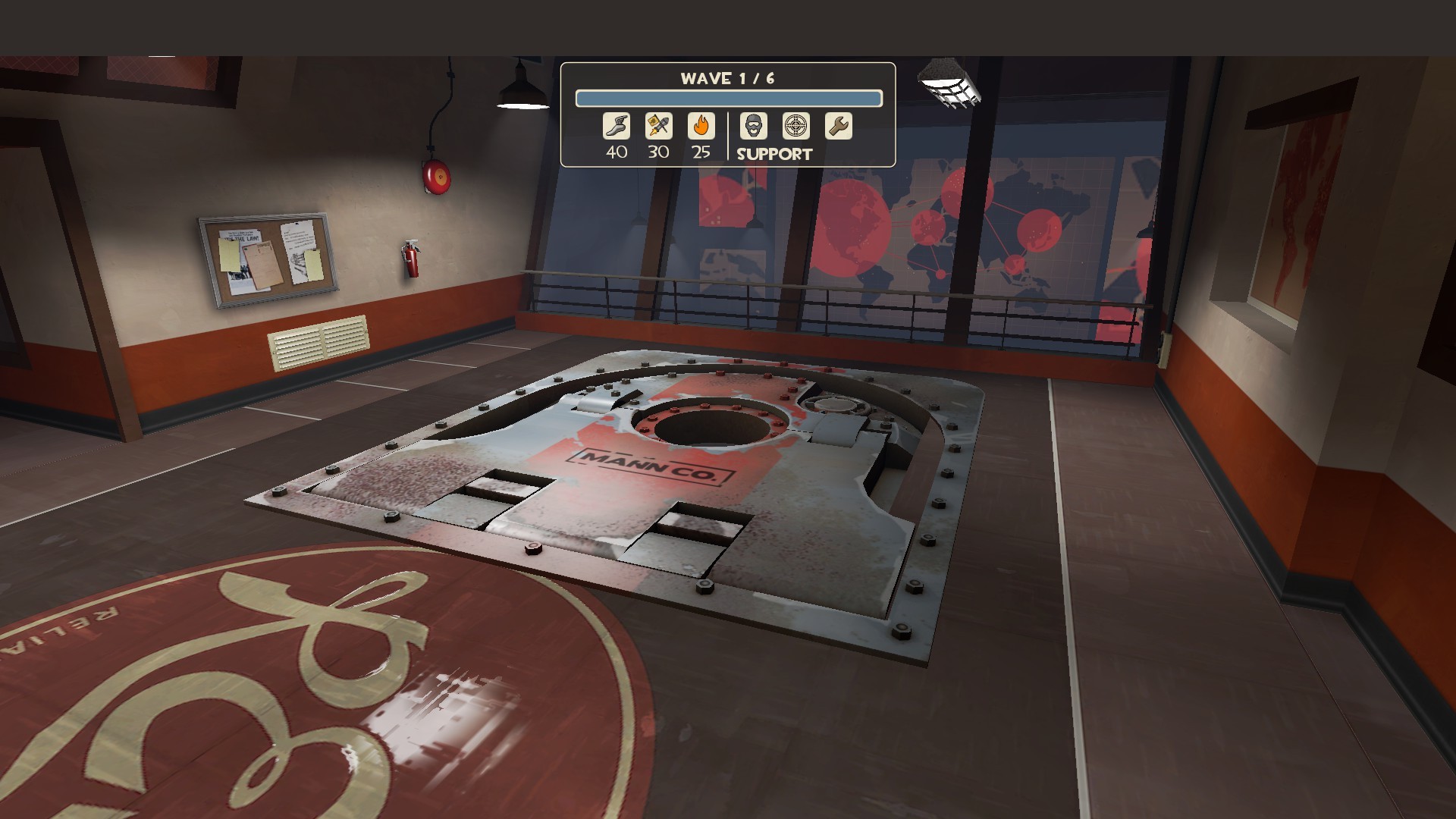Click the Engineer wrench support icon

coord(836,126)
